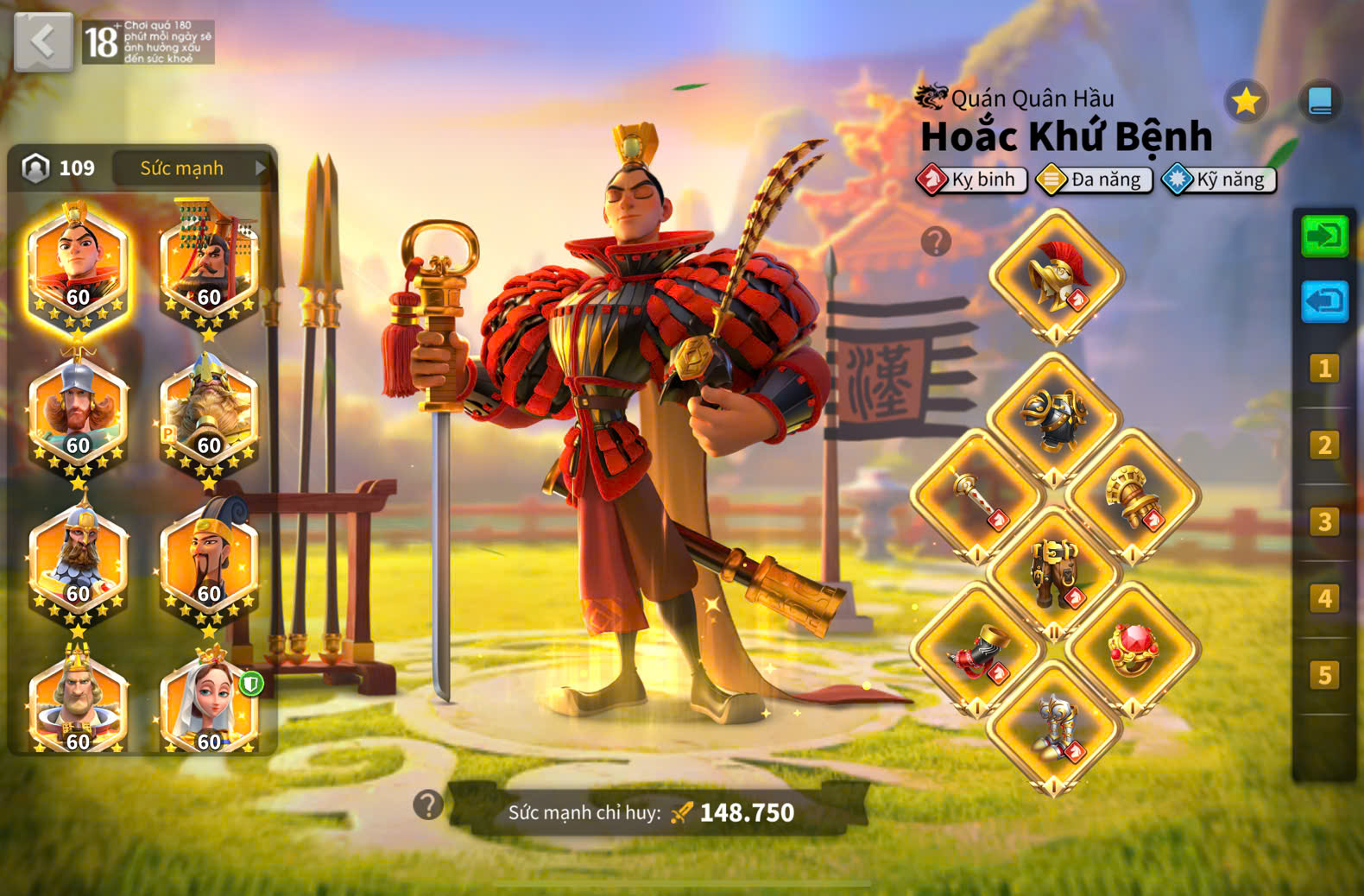Click the green import arrow button

click(1324, 236)
